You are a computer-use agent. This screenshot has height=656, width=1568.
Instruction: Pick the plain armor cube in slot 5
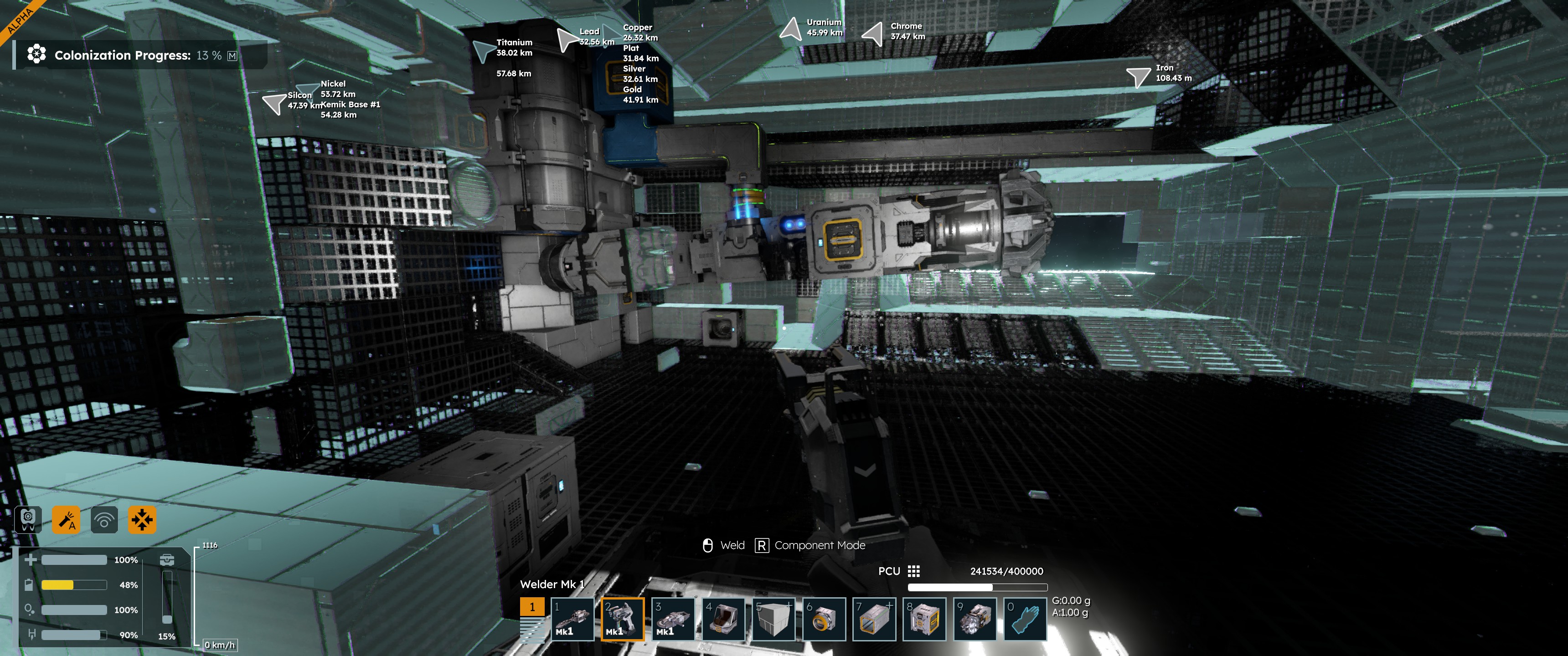point(774,619)
